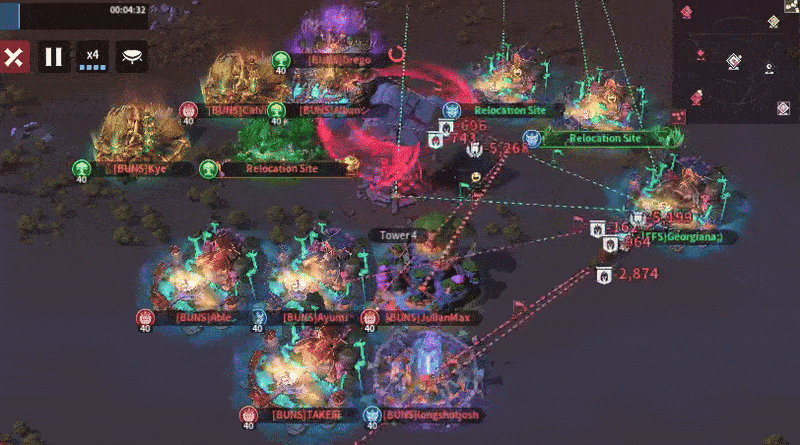Click the center white diamond marker on the minimap
Screen dimensions: 800x445
[733, 62]
